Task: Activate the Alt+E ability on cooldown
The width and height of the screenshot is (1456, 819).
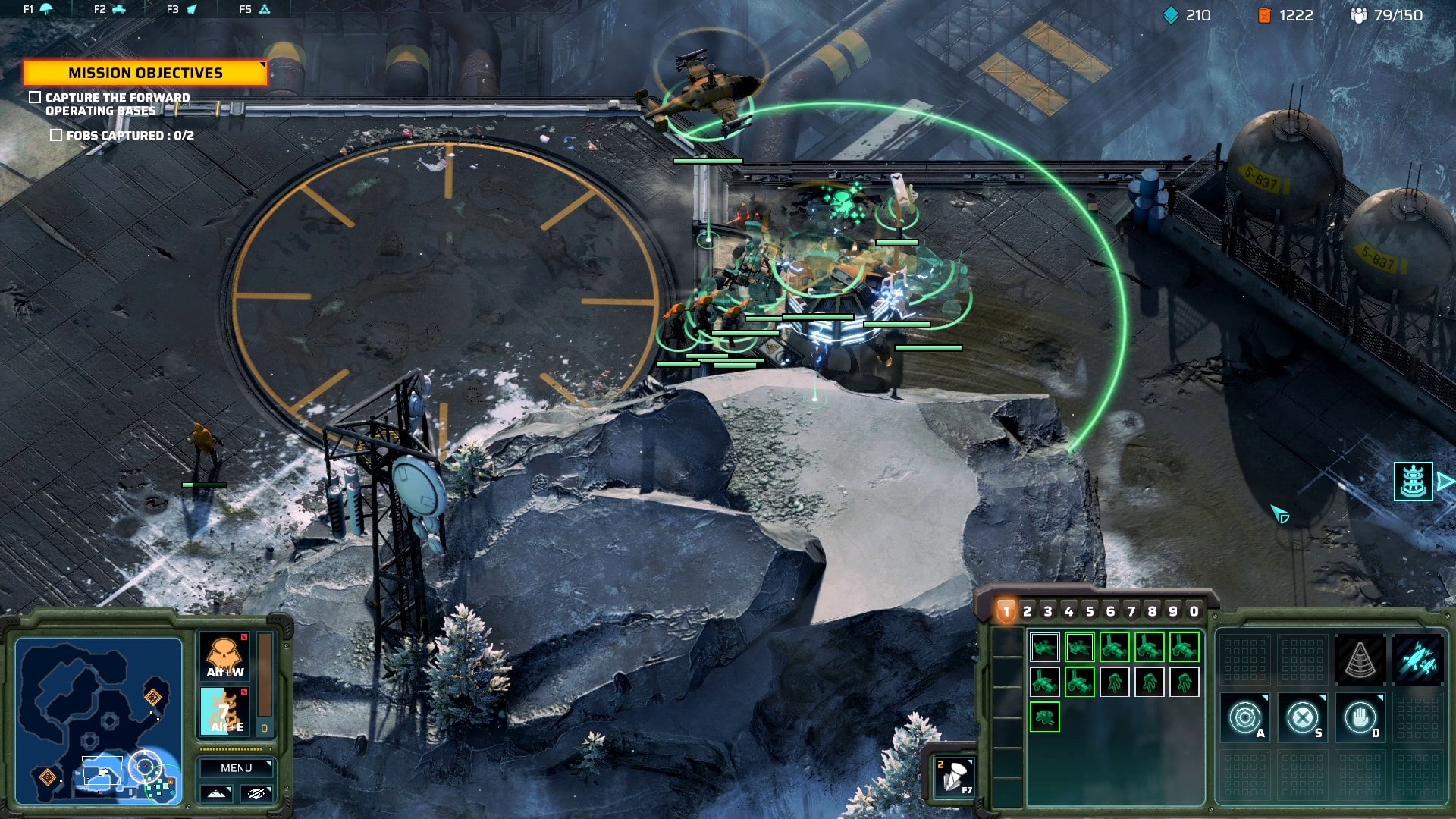Action: click(225, 711)
